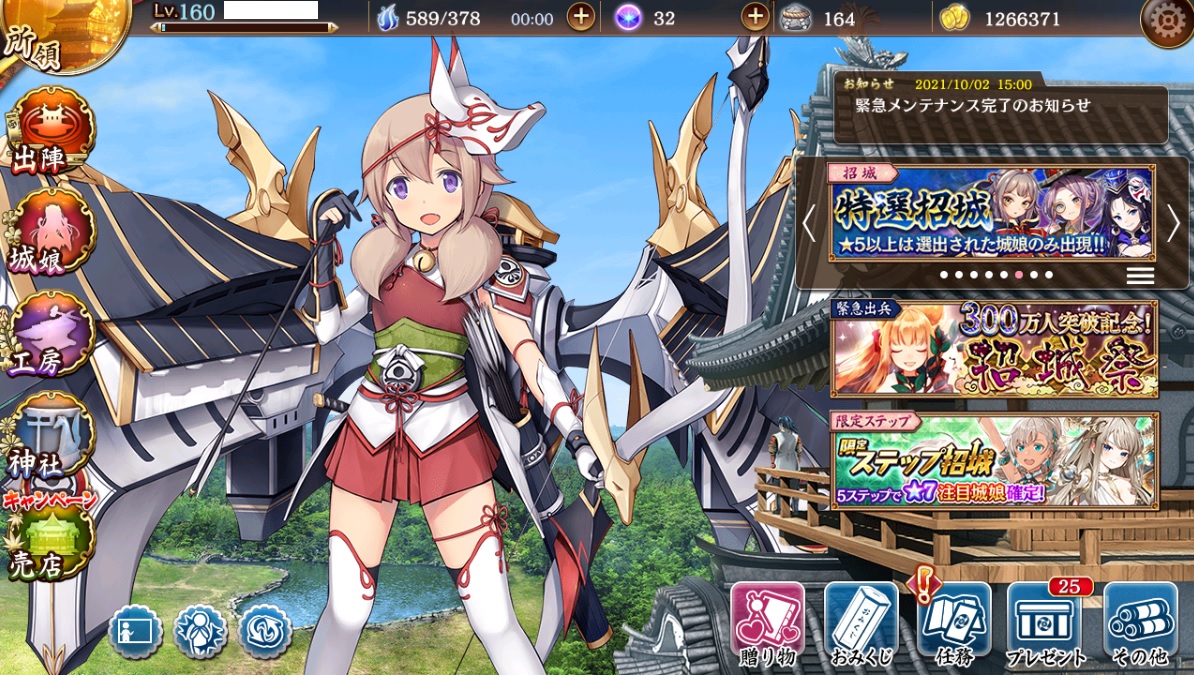Add stamina with the plus button beside 00:00
The width and height of the screenshot is (1194, 675).
[x=581, y=18]
